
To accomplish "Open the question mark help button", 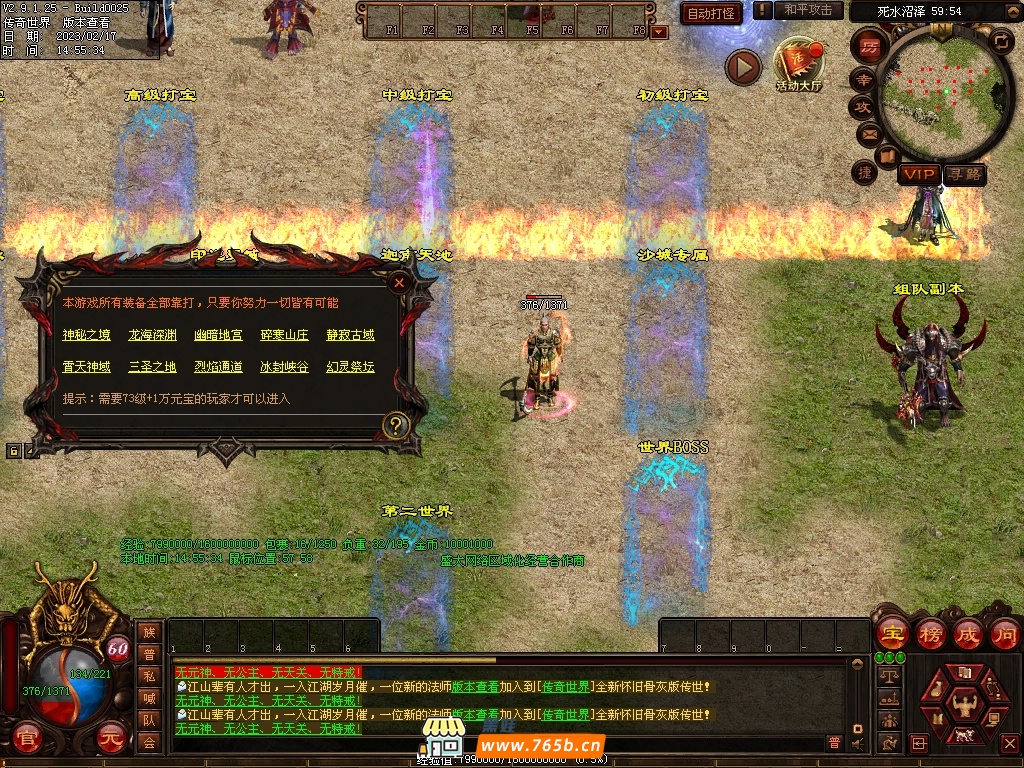I will tap(396, 425).
